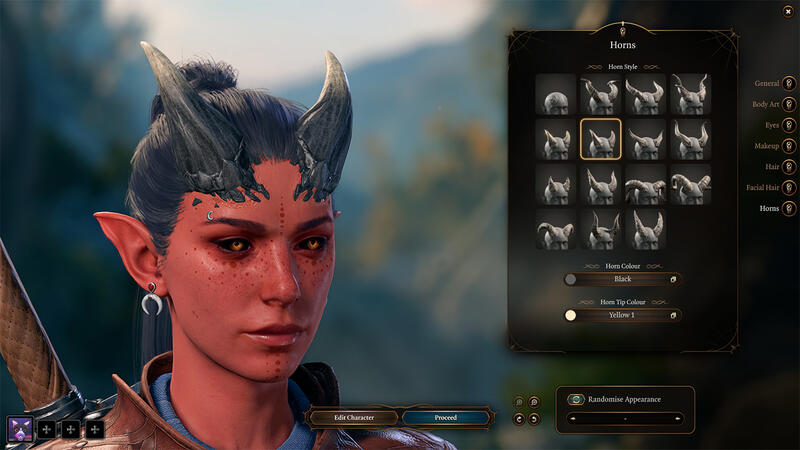
Task: Click the right arrow under Randomise Appearance
Action: [677, 418]
